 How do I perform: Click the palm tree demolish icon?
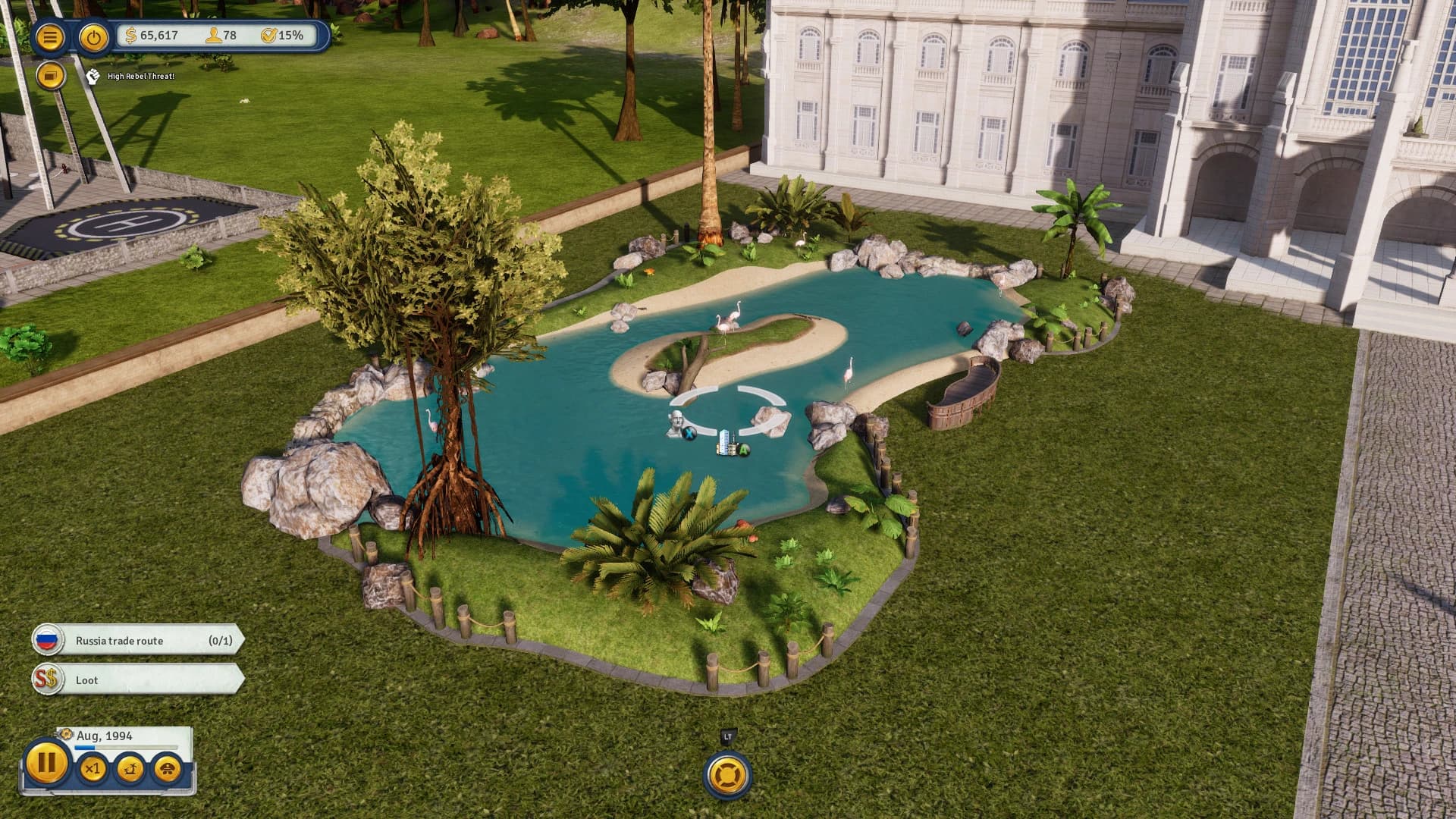tap(131, 770)
